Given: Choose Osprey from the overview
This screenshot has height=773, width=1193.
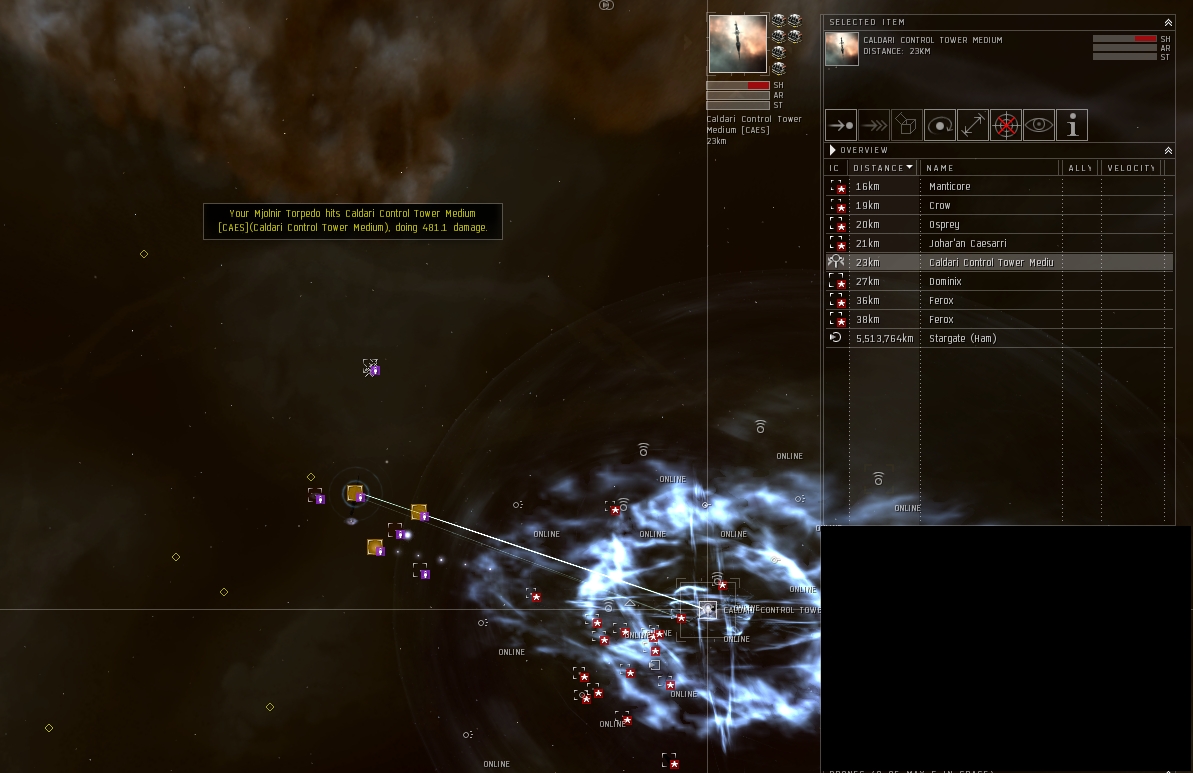Looking at the screenshot, I should tap(943, 225).
